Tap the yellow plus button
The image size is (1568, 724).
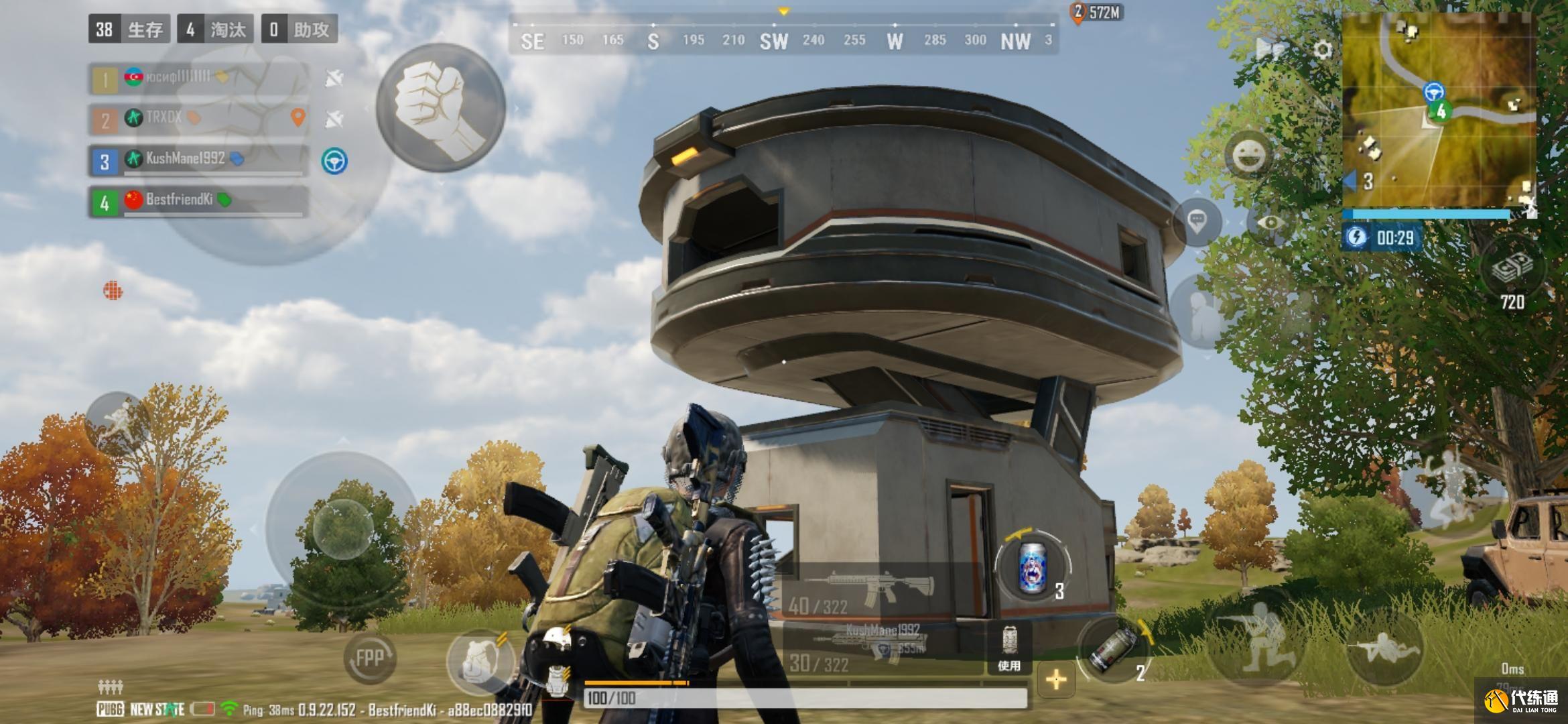[x=1056, y=680]
